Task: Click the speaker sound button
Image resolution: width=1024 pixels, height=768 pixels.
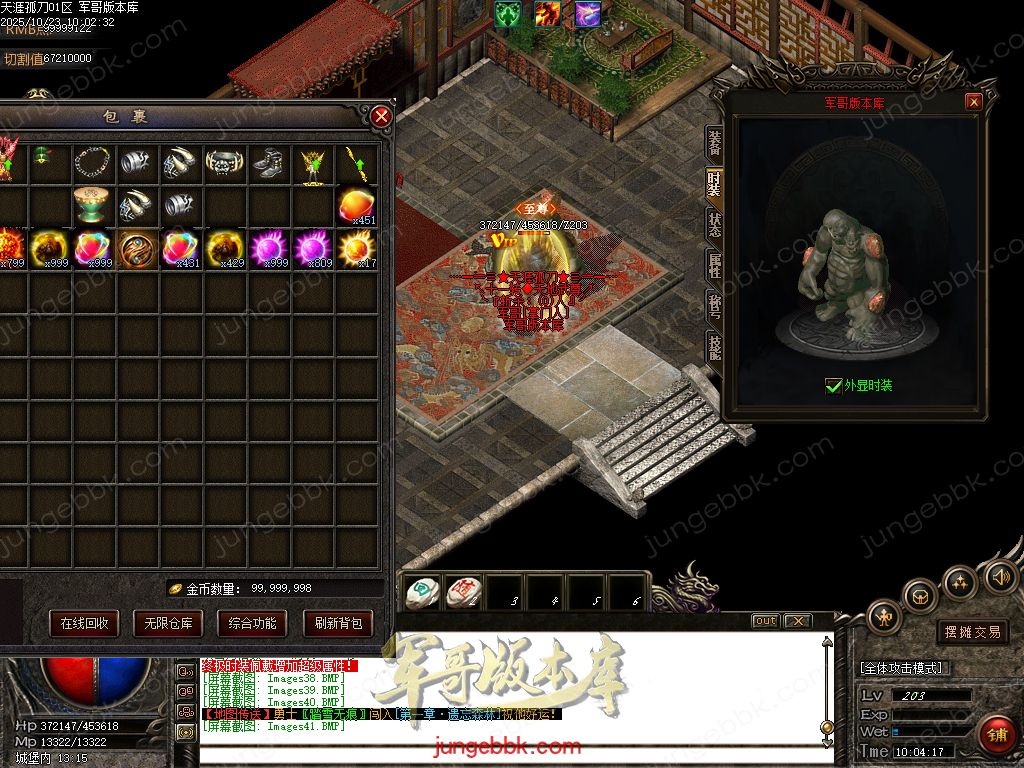Action: [1001, 576]
